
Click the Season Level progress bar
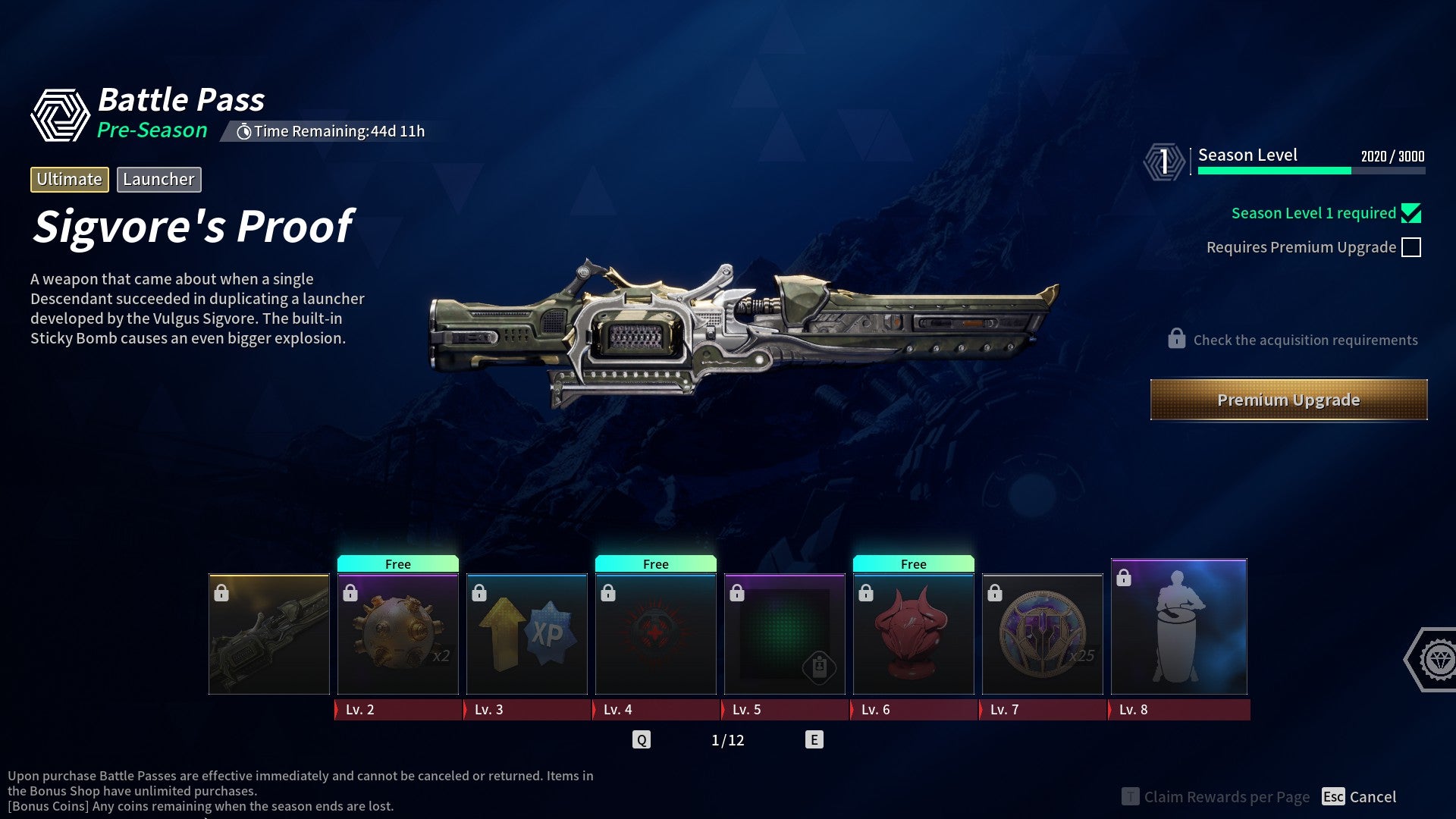click(x=1310, y=171)
